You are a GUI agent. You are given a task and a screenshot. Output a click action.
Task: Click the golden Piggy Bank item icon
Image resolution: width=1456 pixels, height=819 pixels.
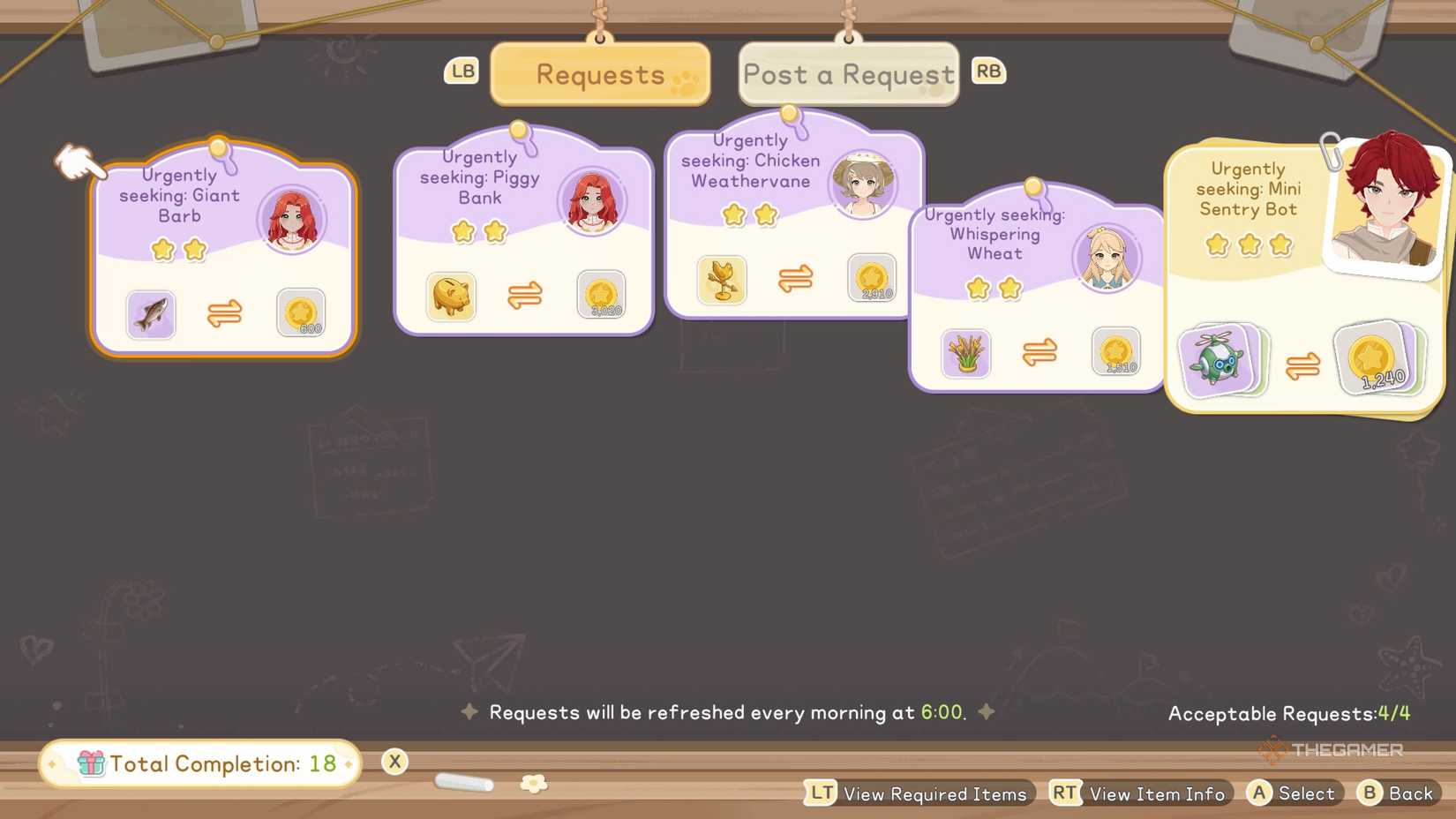(451, 297)
